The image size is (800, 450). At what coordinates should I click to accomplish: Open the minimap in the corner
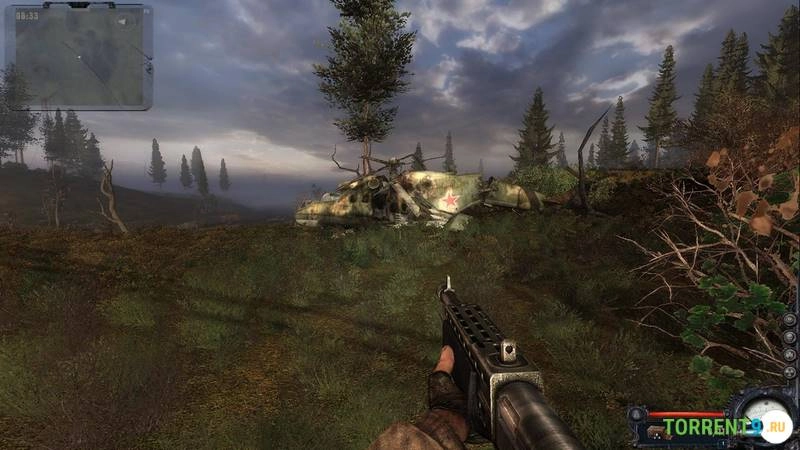79,58
